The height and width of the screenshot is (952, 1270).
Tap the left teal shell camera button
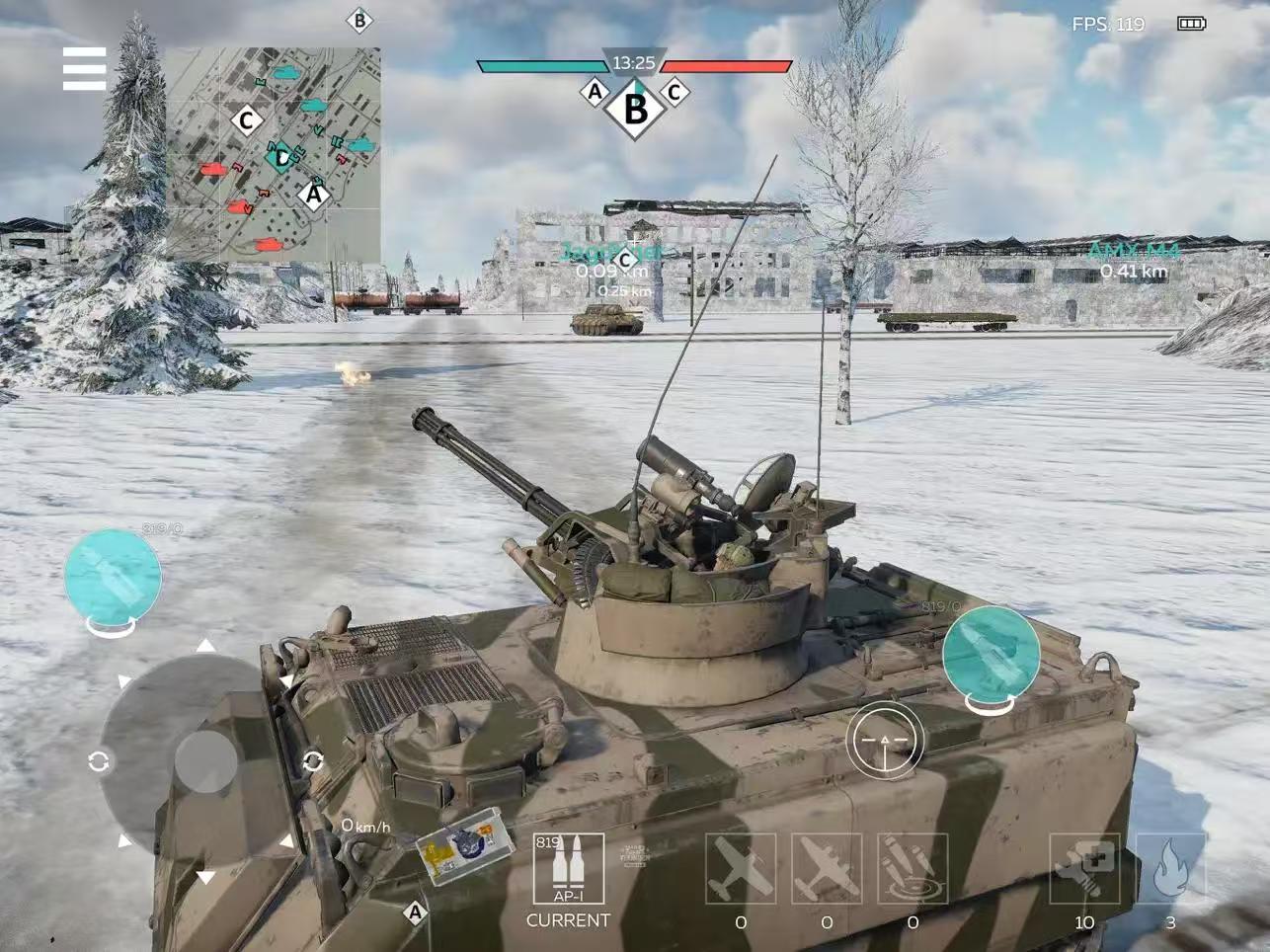point(111,578)
